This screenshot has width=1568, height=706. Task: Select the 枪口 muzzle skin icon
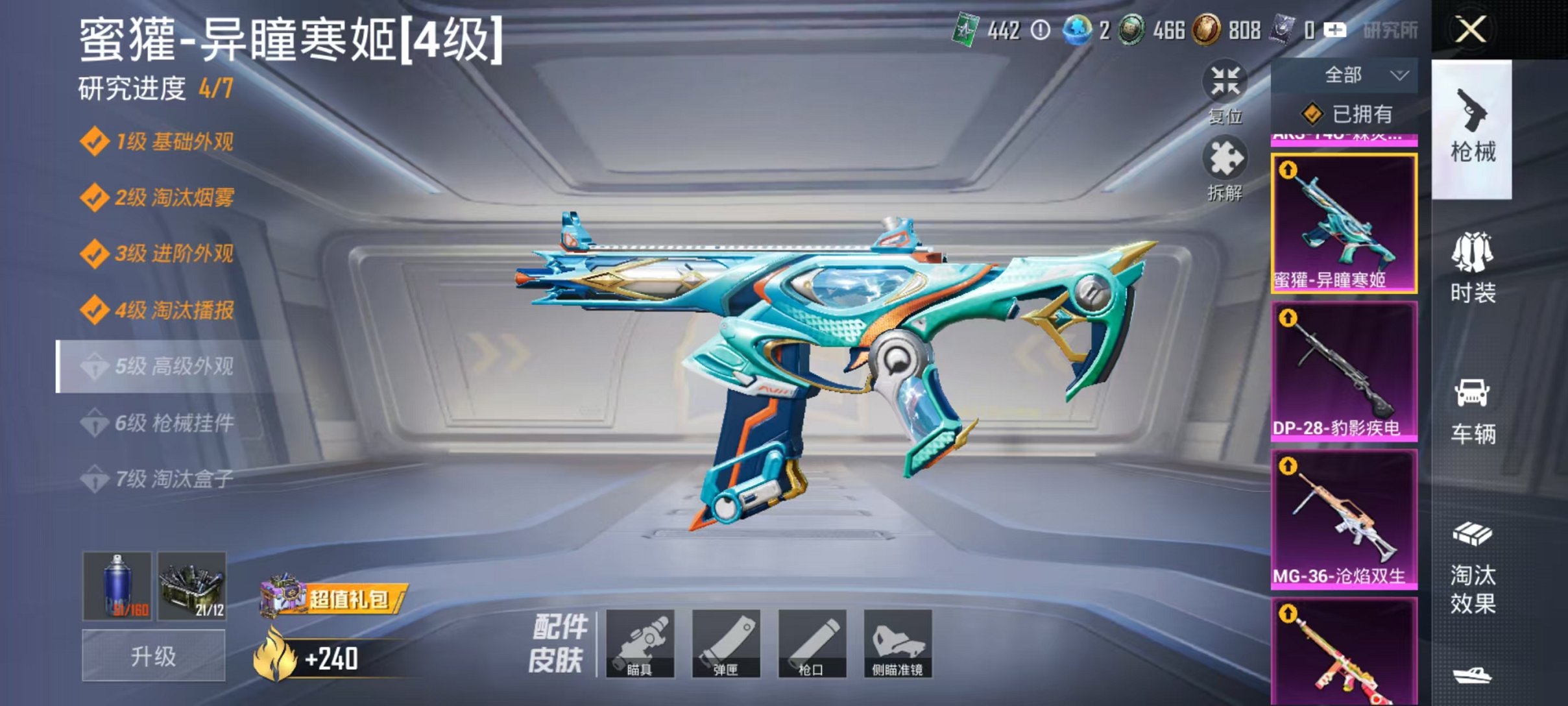(x=810, y=644)
